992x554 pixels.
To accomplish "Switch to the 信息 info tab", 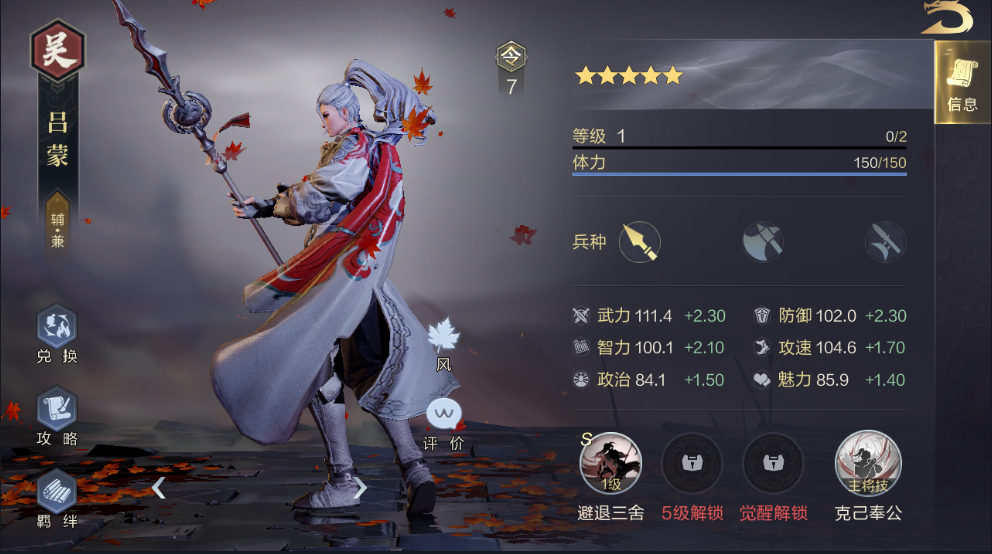I will coord(962,83).
